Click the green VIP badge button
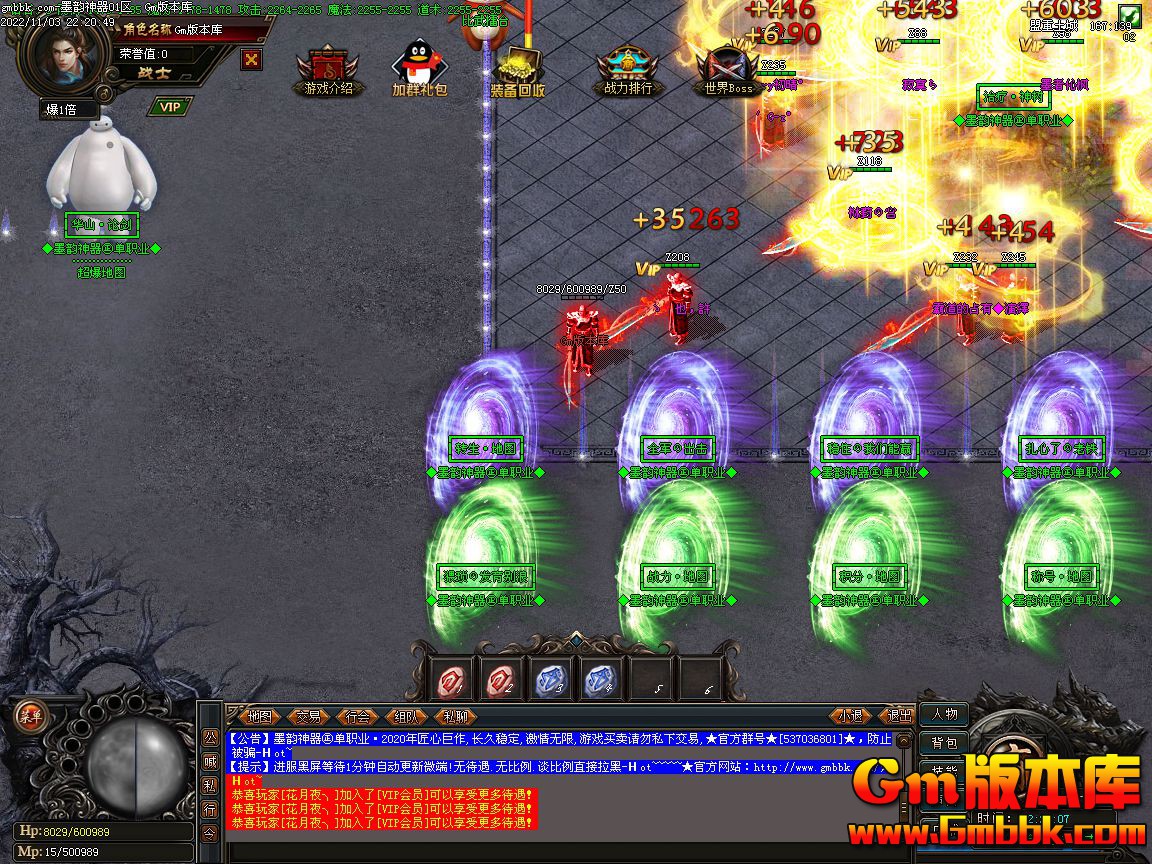This screenshot has height=864, width=1152. (170, 107)
